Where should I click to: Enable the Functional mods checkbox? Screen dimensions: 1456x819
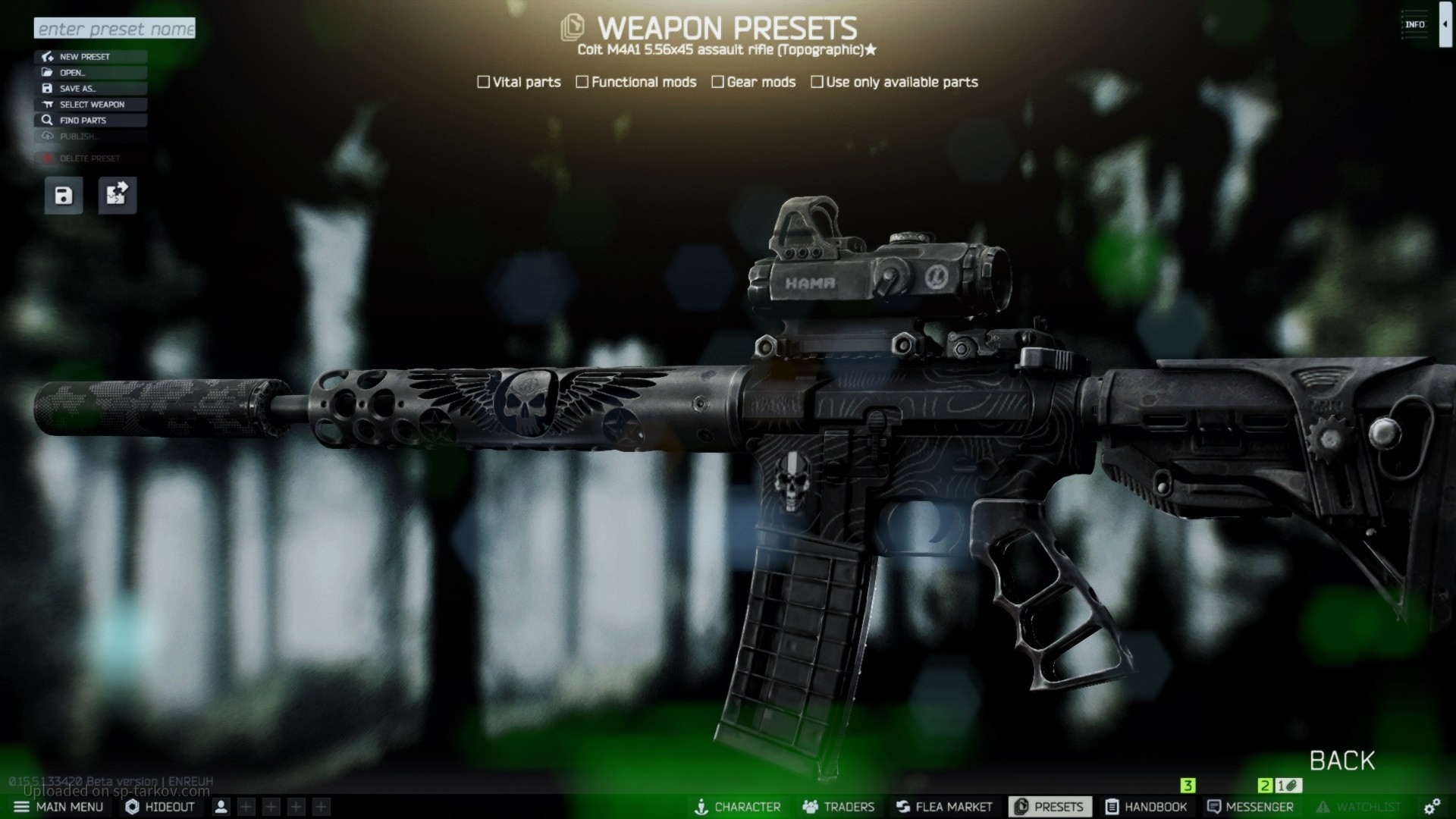(582, 82)
